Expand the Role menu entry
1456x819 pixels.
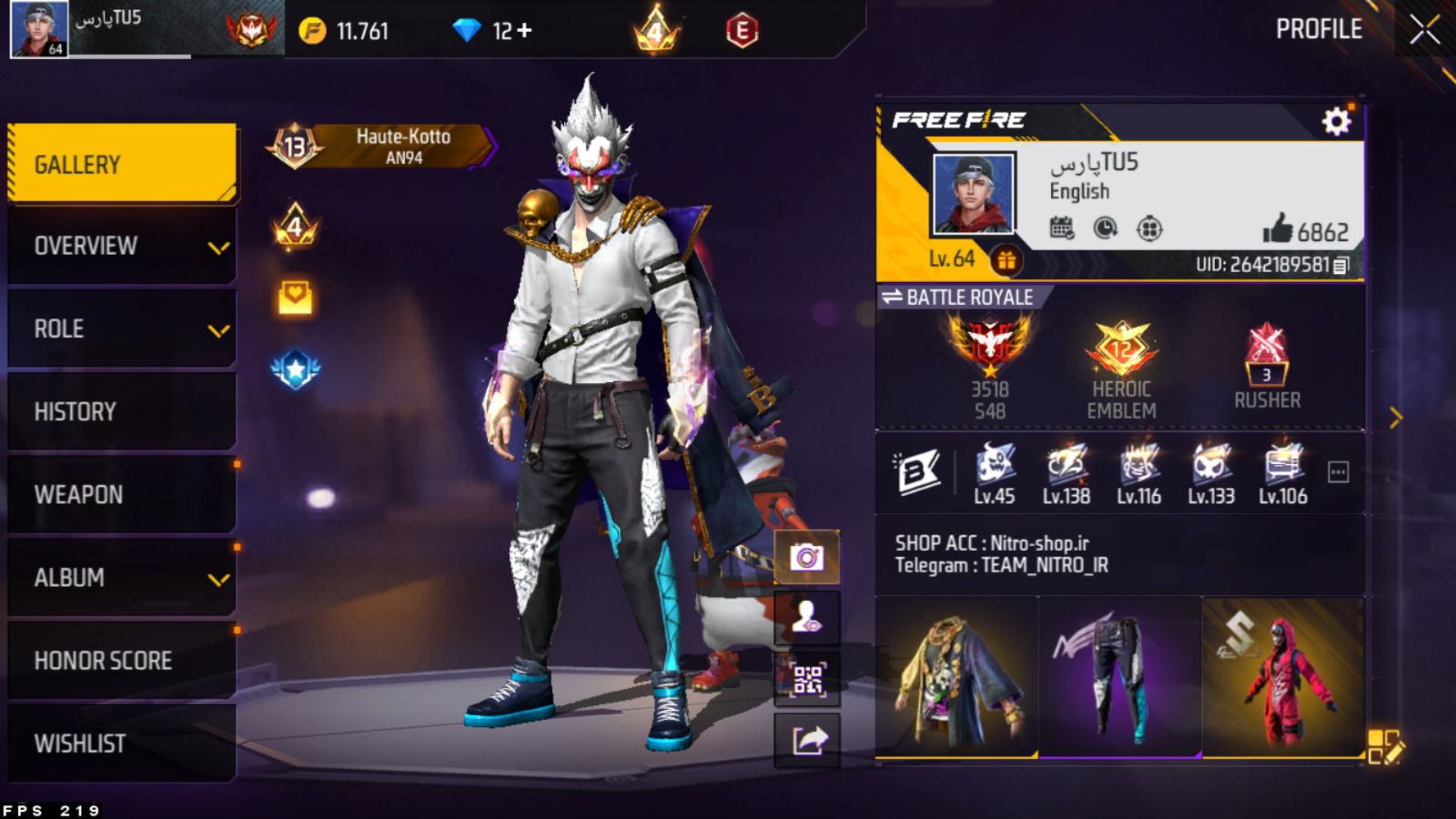(x=121, y=329)
